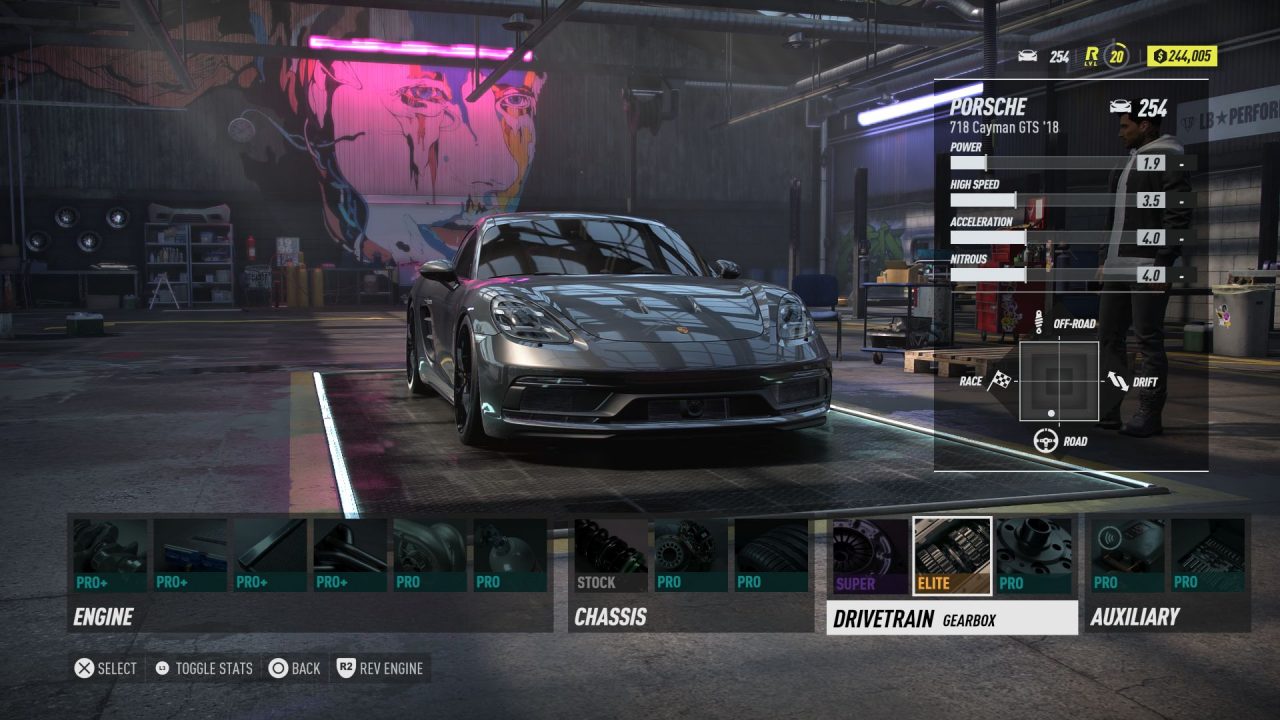This screenshot has height=720, width=1280.
Task: Choose the first auxiliary slot with signal icon
Action: tap(1128, 555)
